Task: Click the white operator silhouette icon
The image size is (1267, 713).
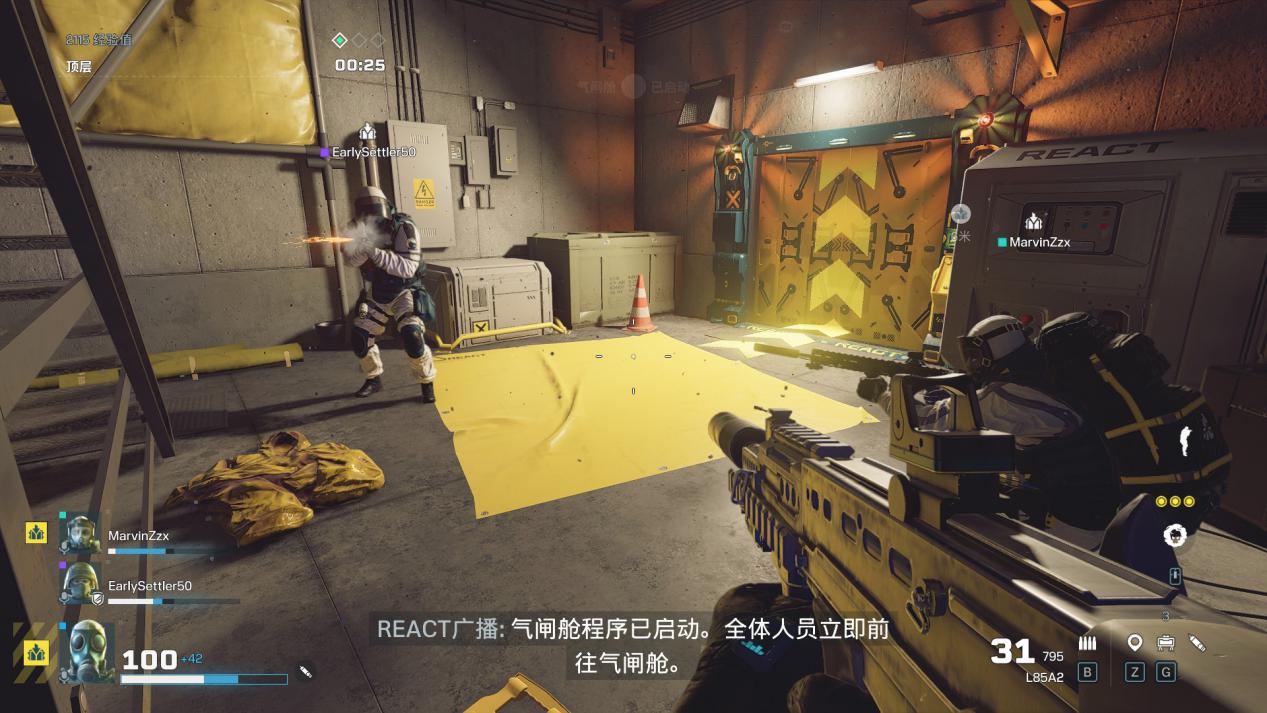Action: (x=1186, y=441)
